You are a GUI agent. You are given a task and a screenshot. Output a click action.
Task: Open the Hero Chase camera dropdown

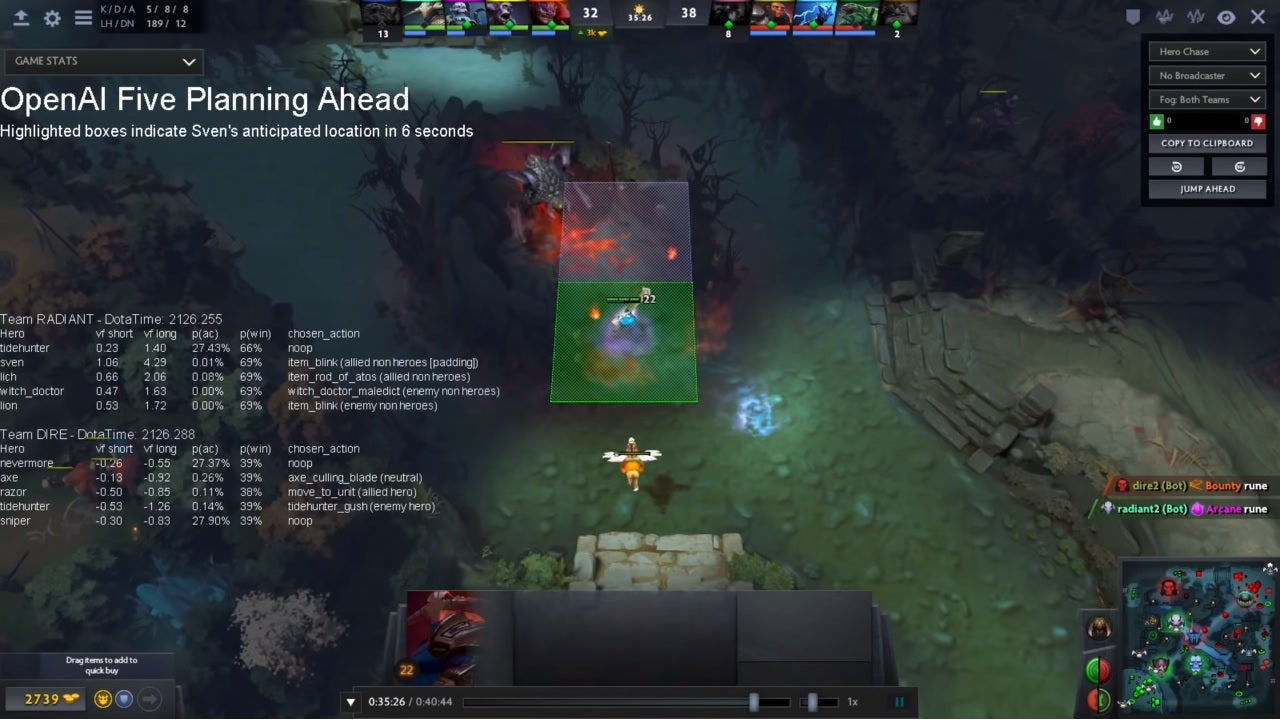tap(1207, 51)
